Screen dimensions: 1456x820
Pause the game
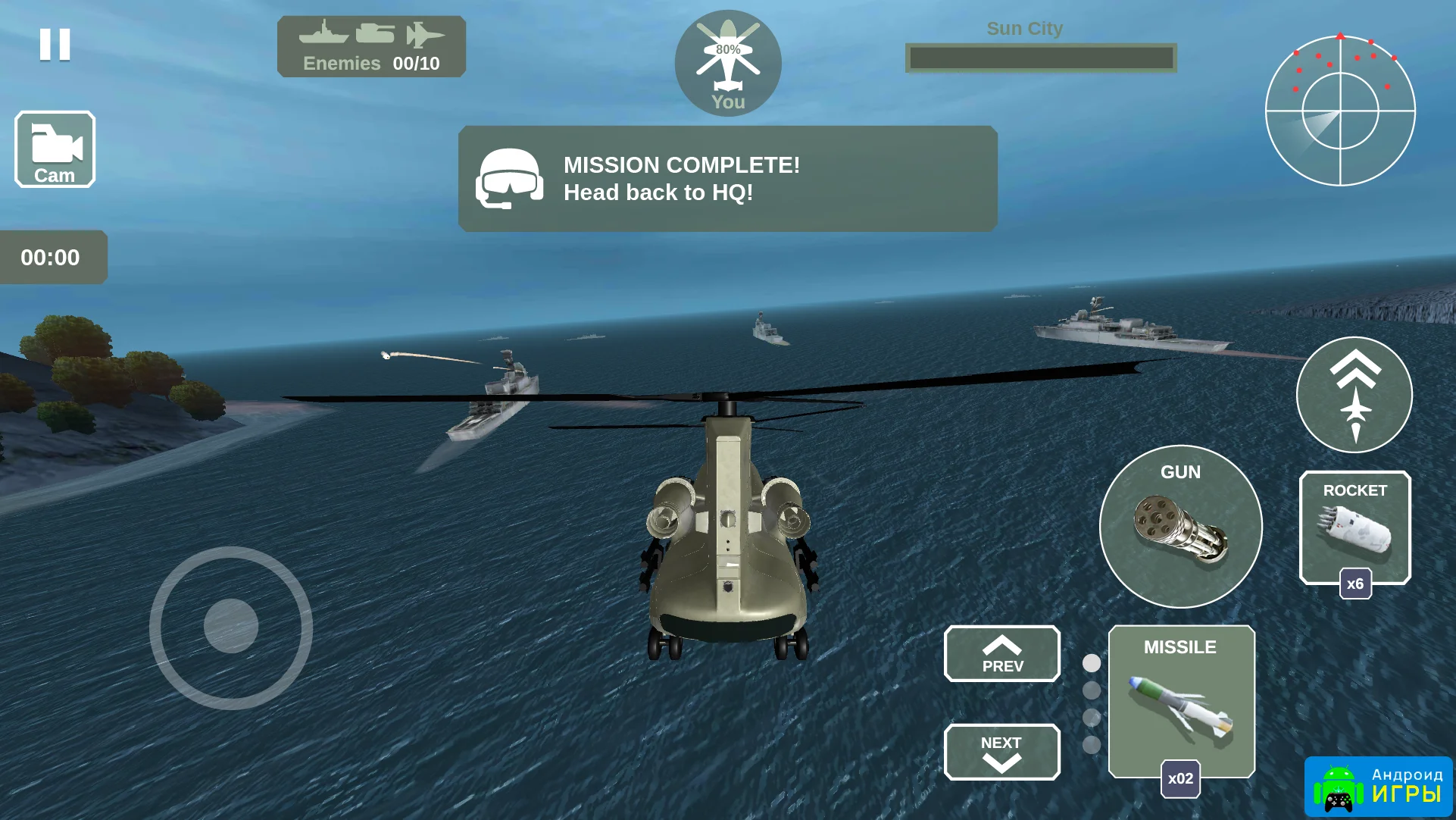[55, 45]
